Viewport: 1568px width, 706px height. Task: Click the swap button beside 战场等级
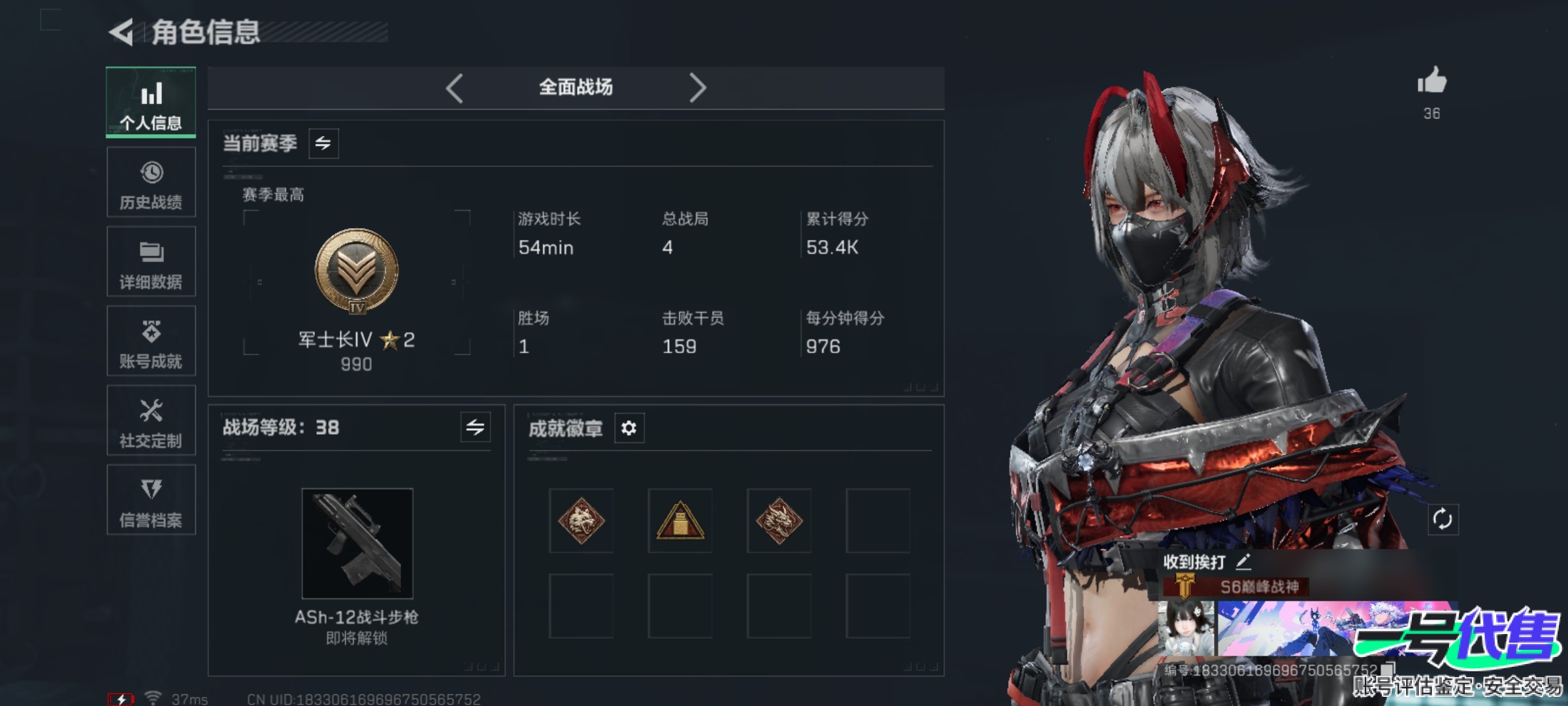(475, 428)
